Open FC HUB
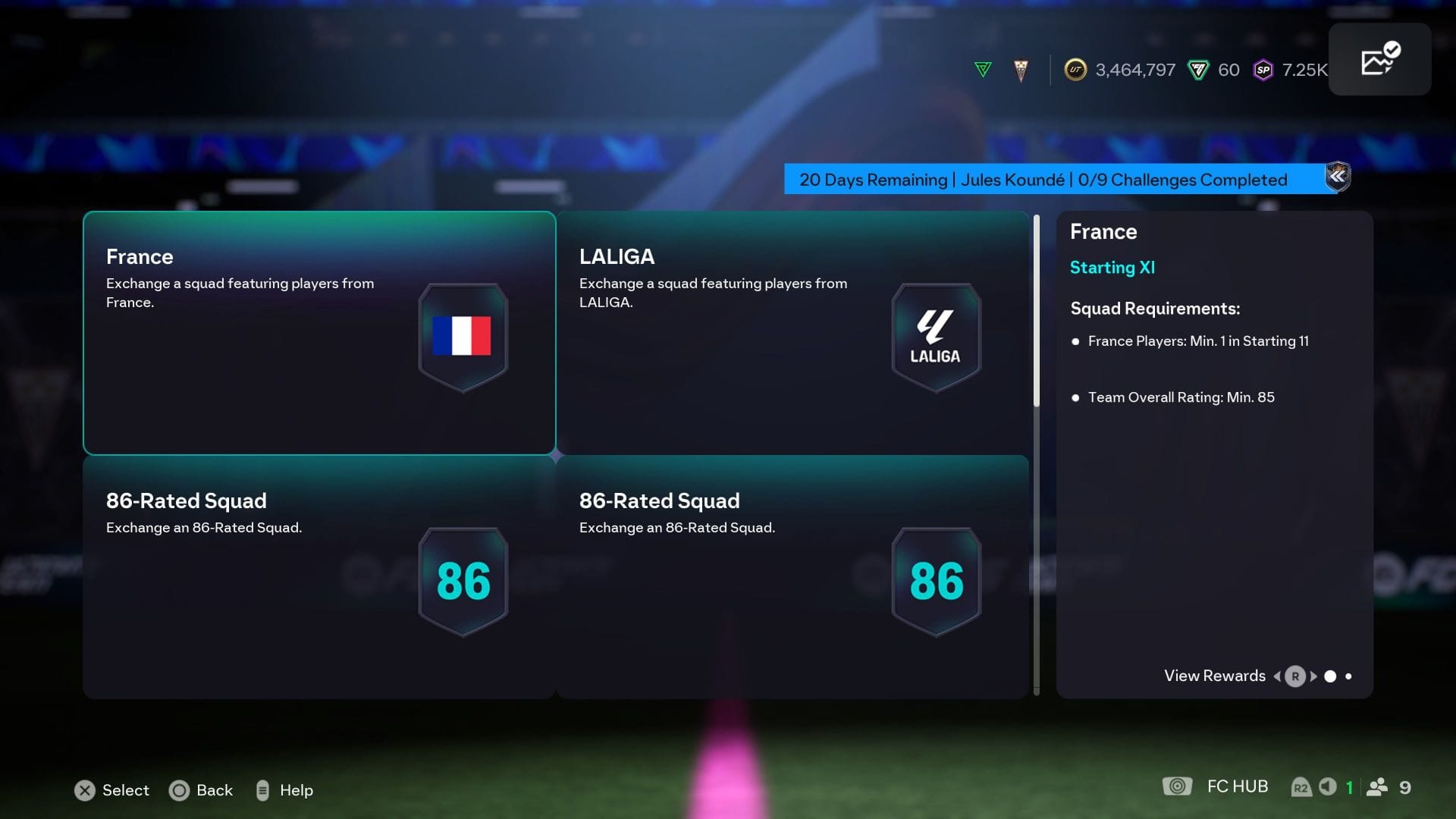Image resolution: width=1456 pixels, height=819 pixels. (1236, 786)
